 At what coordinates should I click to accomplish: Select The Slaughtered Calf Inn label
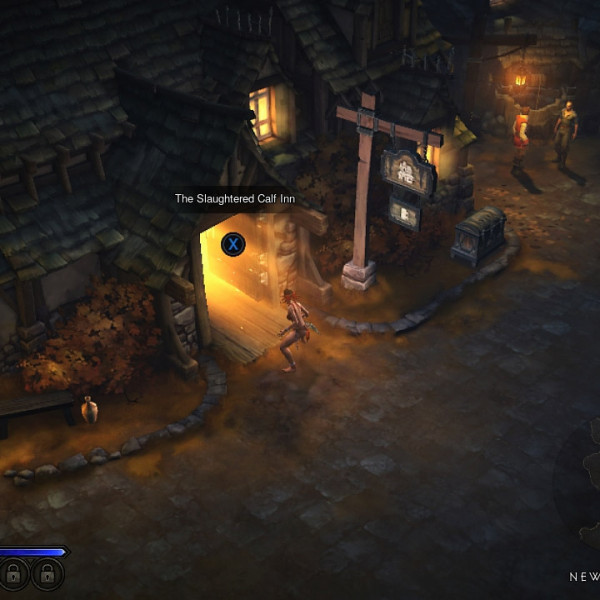tap(235, 199)
